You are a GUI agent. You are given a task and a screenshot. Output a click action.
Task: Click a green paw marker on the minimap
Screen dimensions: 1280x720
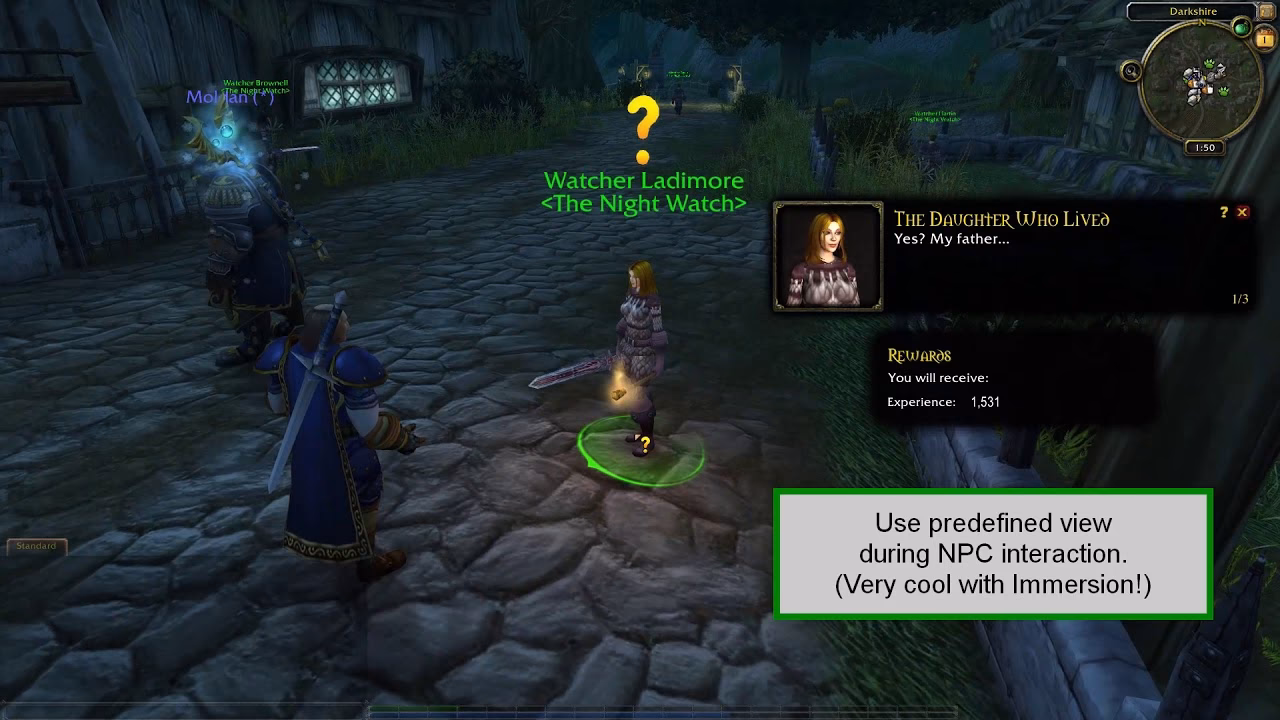tap(1209, 62)
